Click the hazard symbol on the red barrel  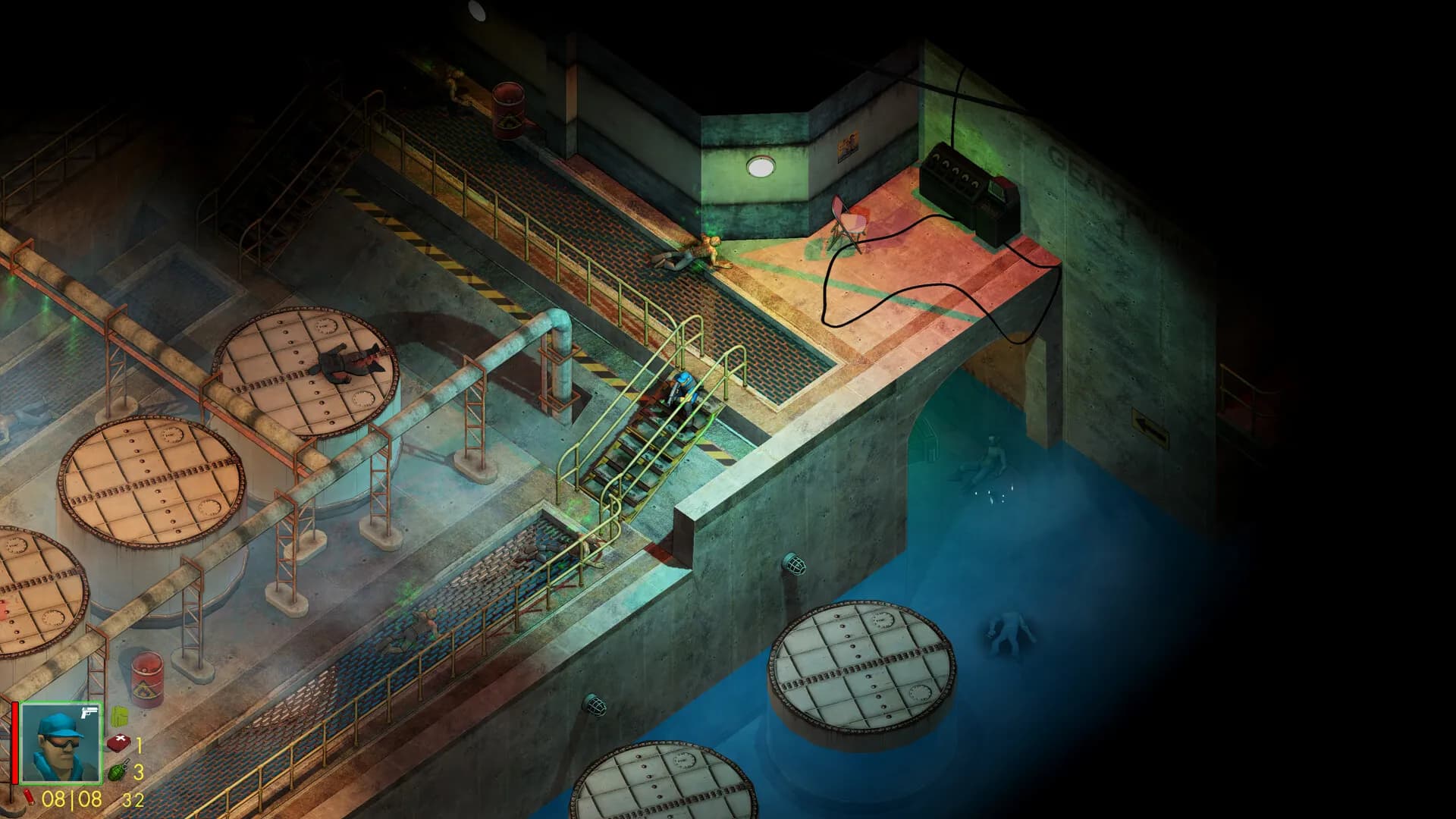[145, 689]
